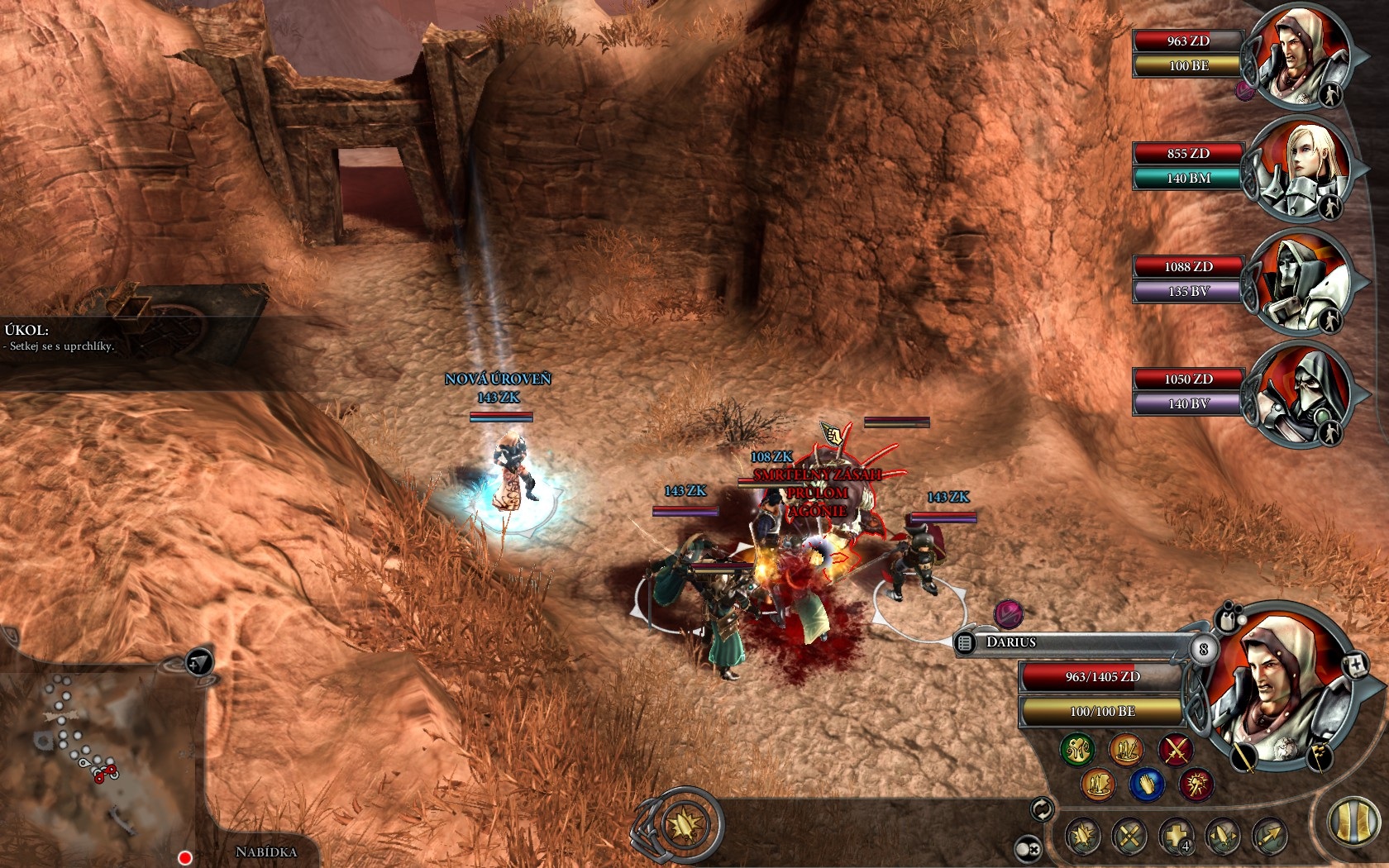This screenshot has width=1389, height=868.
Task: Use the blue hand ability
Action: [x=1147, y=784]
